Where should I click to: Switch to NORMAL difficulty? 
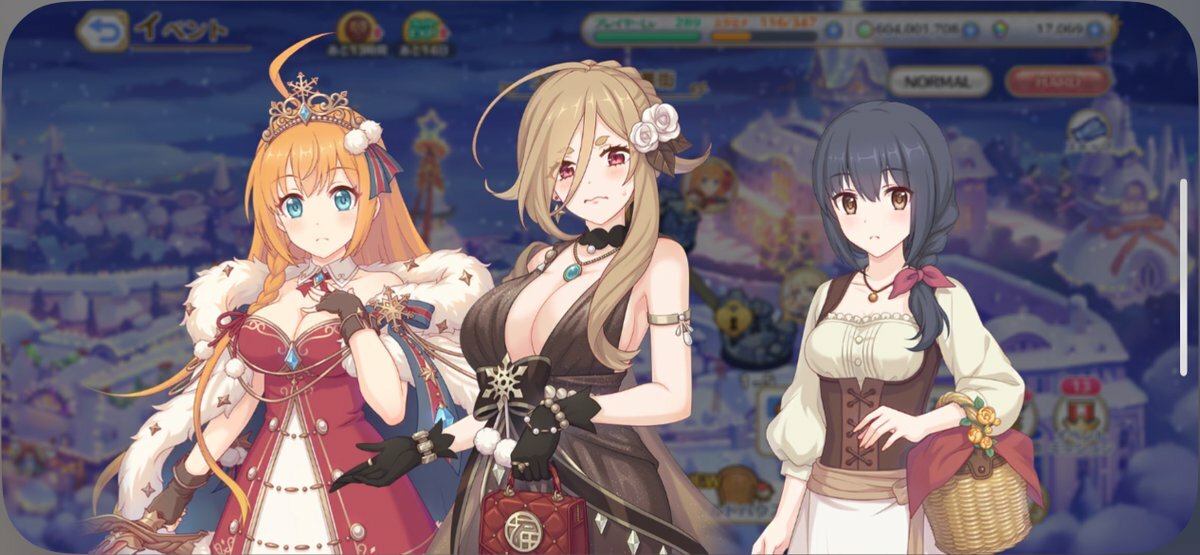point(939,80)
